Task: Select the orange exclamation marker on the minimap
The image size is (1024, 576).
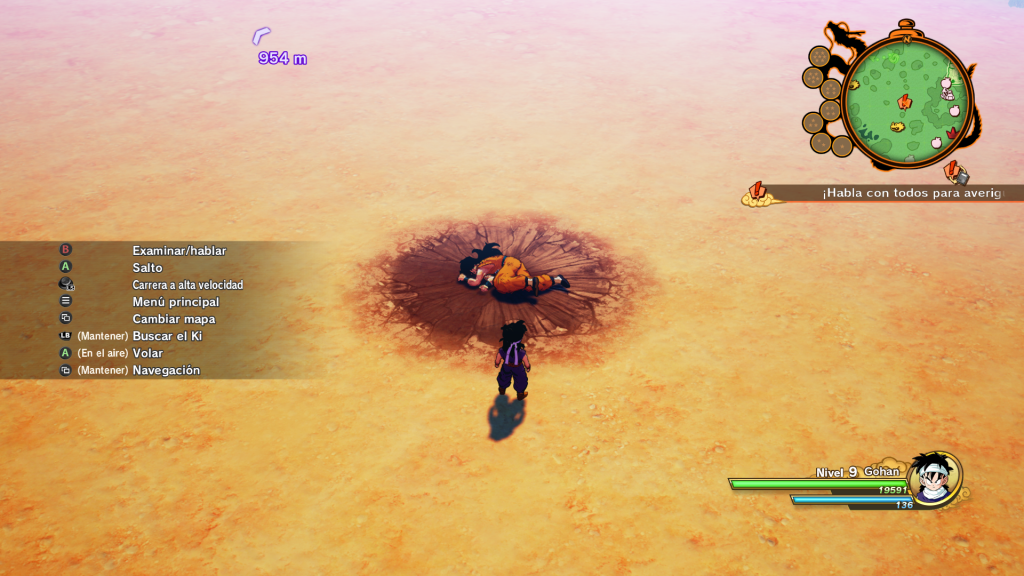Action: [905, 101]
